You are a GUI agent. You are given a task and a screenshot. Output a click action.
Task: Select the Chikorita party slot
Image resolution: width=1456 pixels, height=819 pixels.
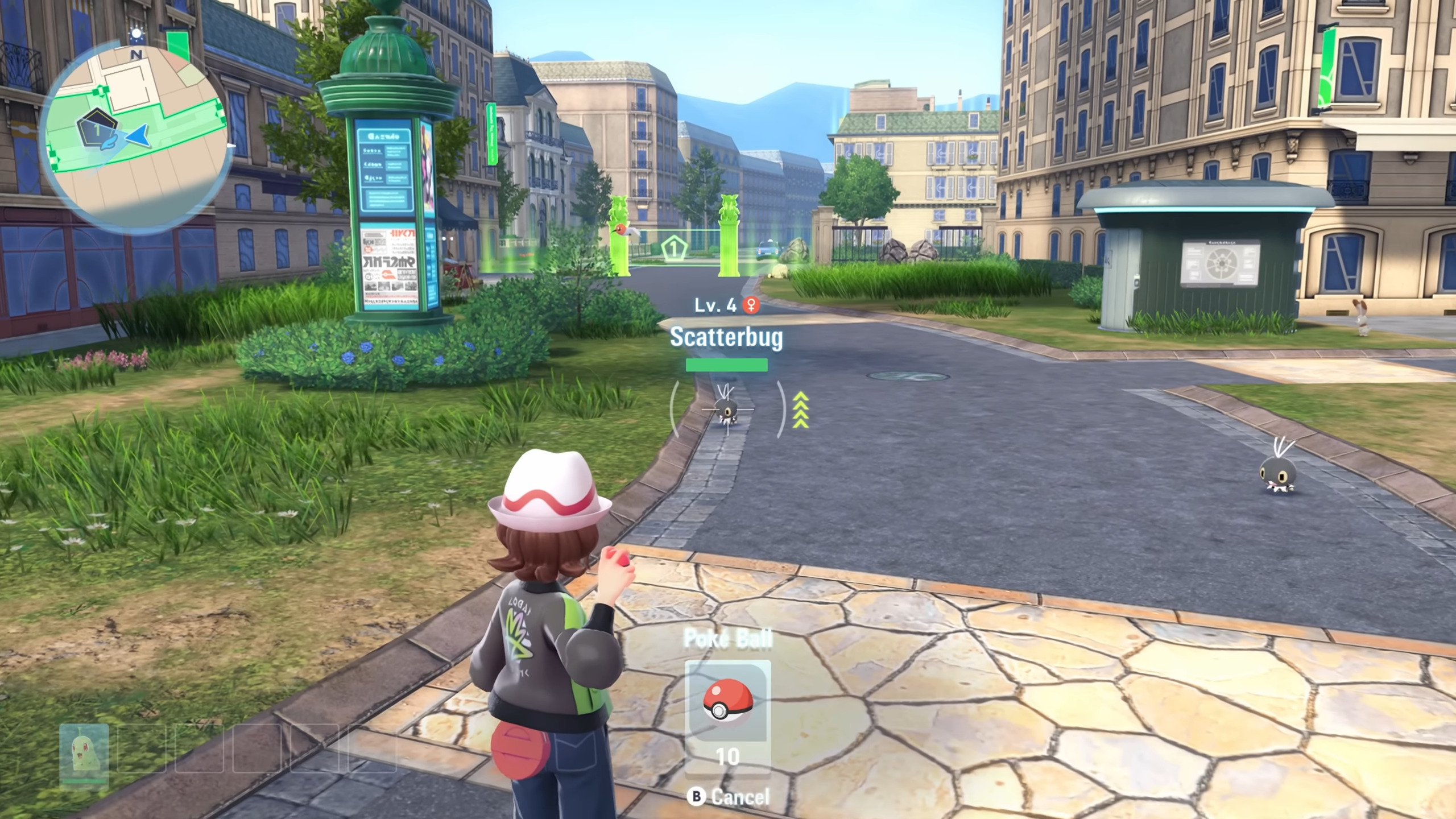84,754
